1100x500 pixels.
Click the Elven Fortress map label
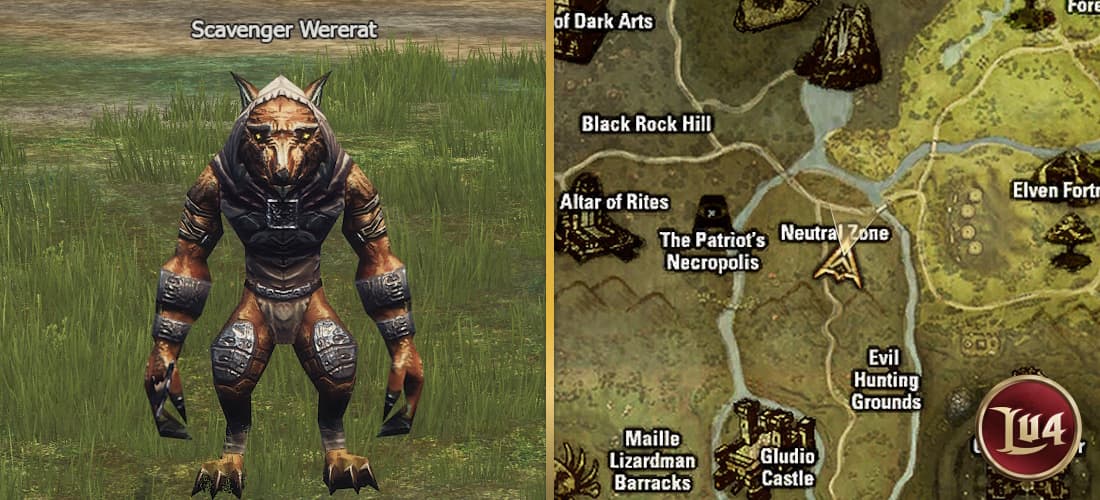click(1055, 190)
